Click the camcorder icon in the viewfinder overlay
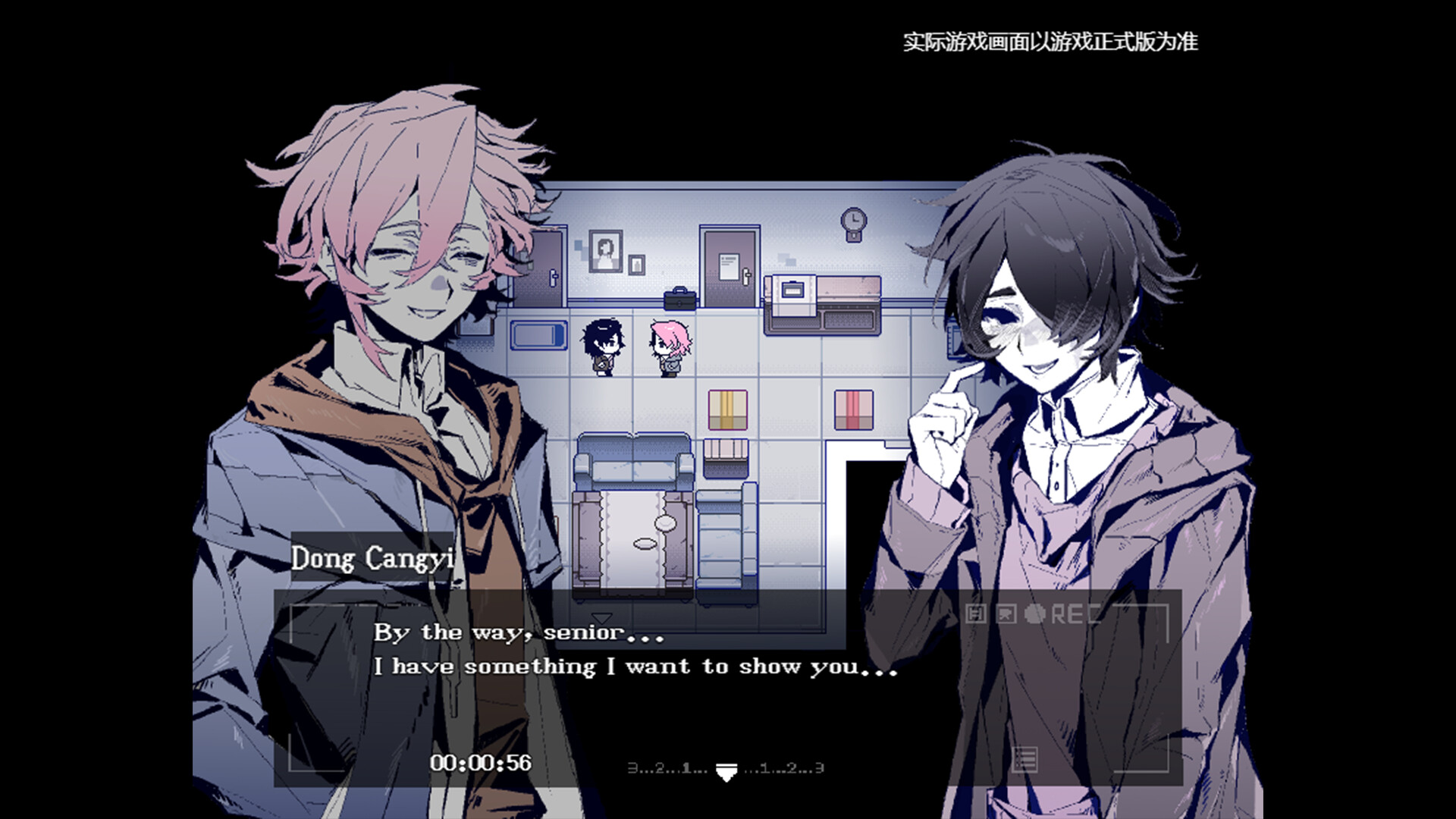This screenshot has height=819, width=1456. [1006, 613]
